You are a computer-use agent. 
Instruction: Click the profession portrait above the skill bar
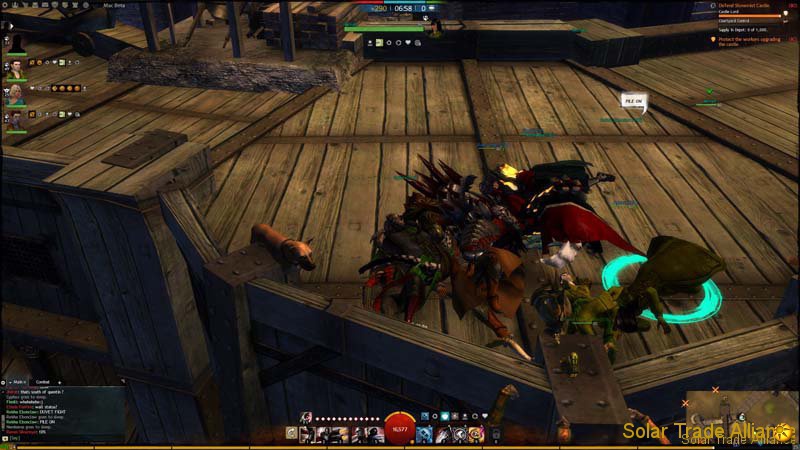tap(308, 417)
